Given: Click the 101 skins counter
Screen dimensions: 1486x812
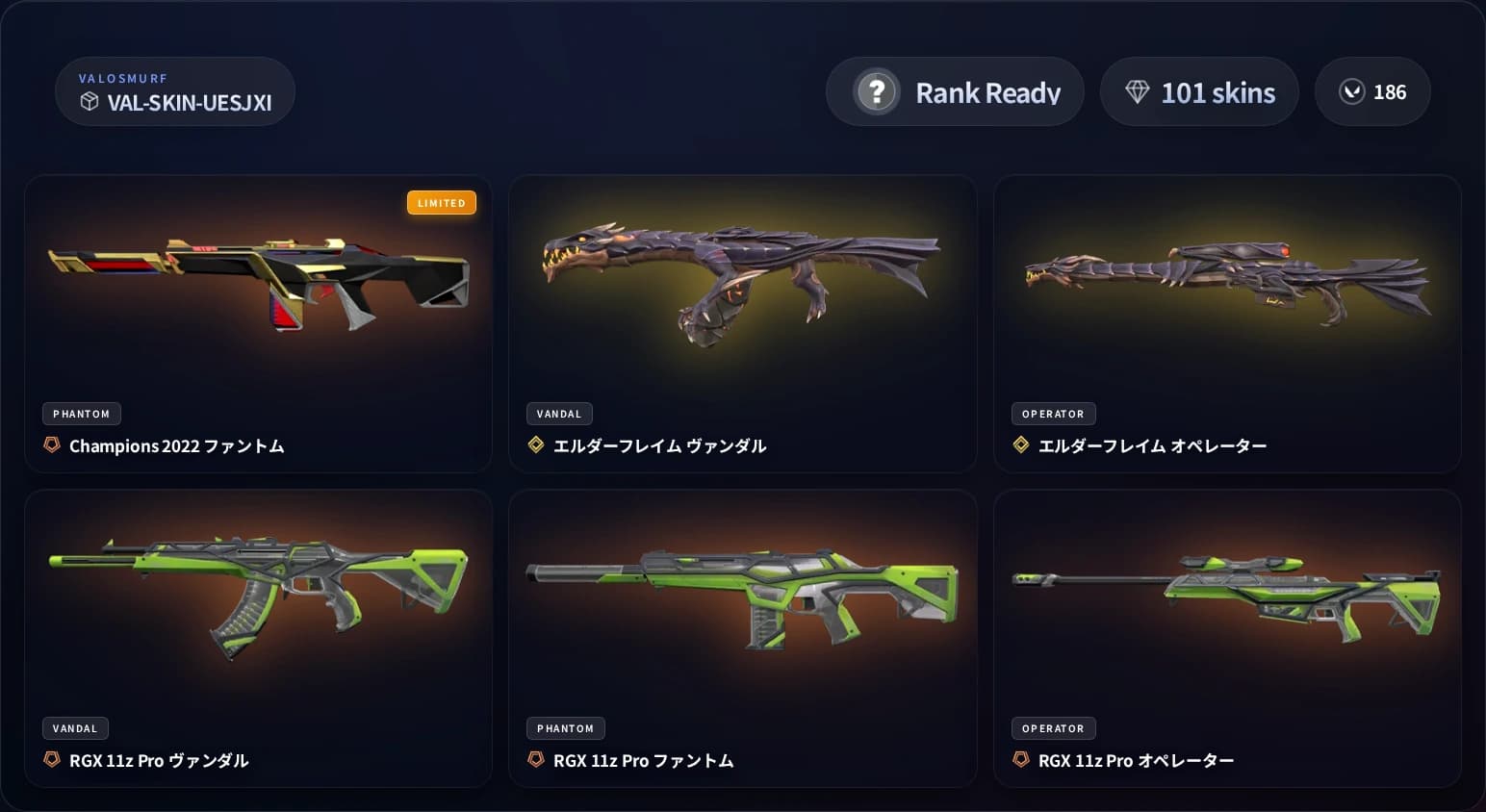Looking at the screenshot, I should (1199, 91).
